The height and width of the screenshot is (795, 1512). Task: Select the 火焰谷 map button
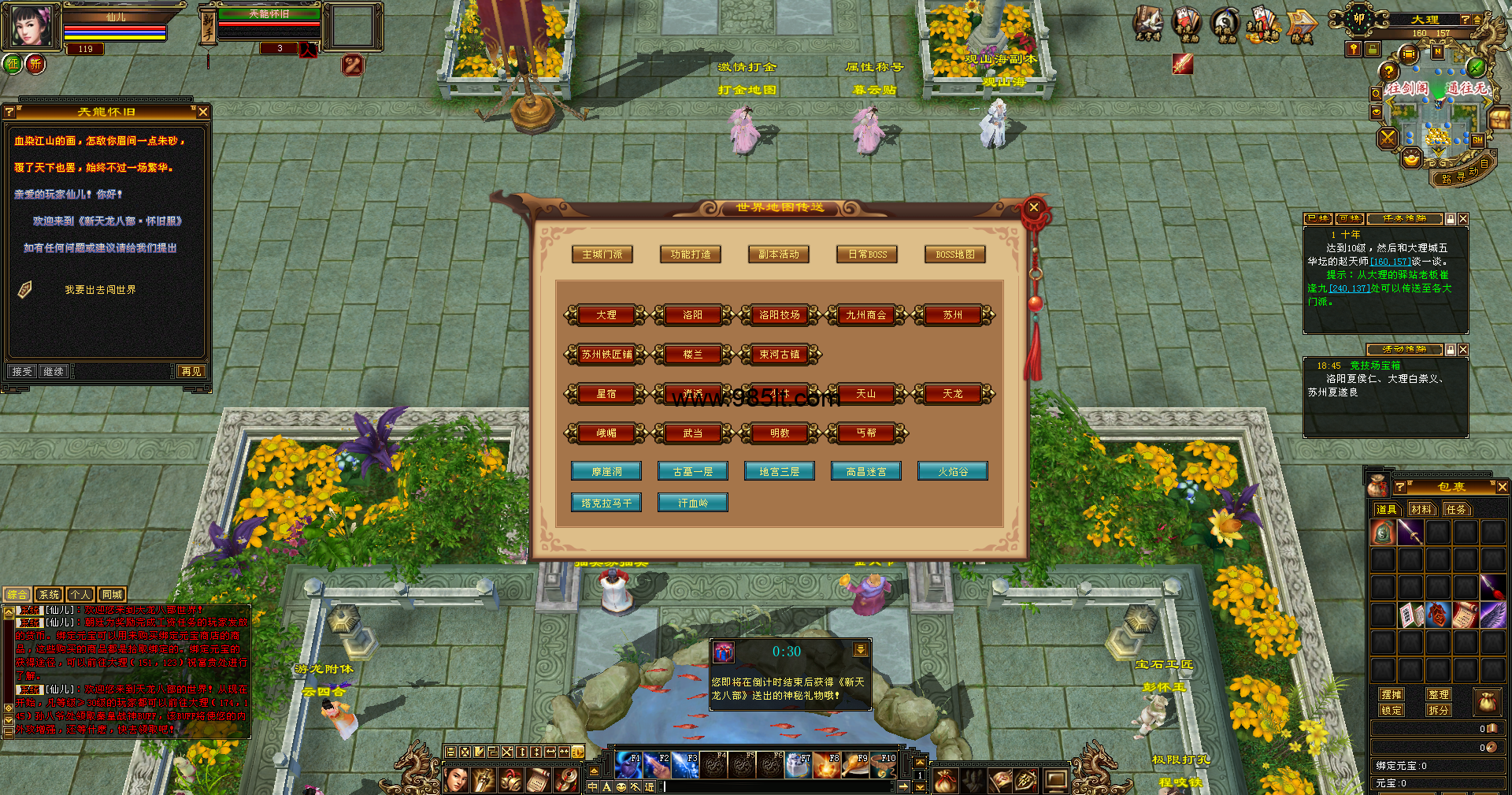pos(952,471)
